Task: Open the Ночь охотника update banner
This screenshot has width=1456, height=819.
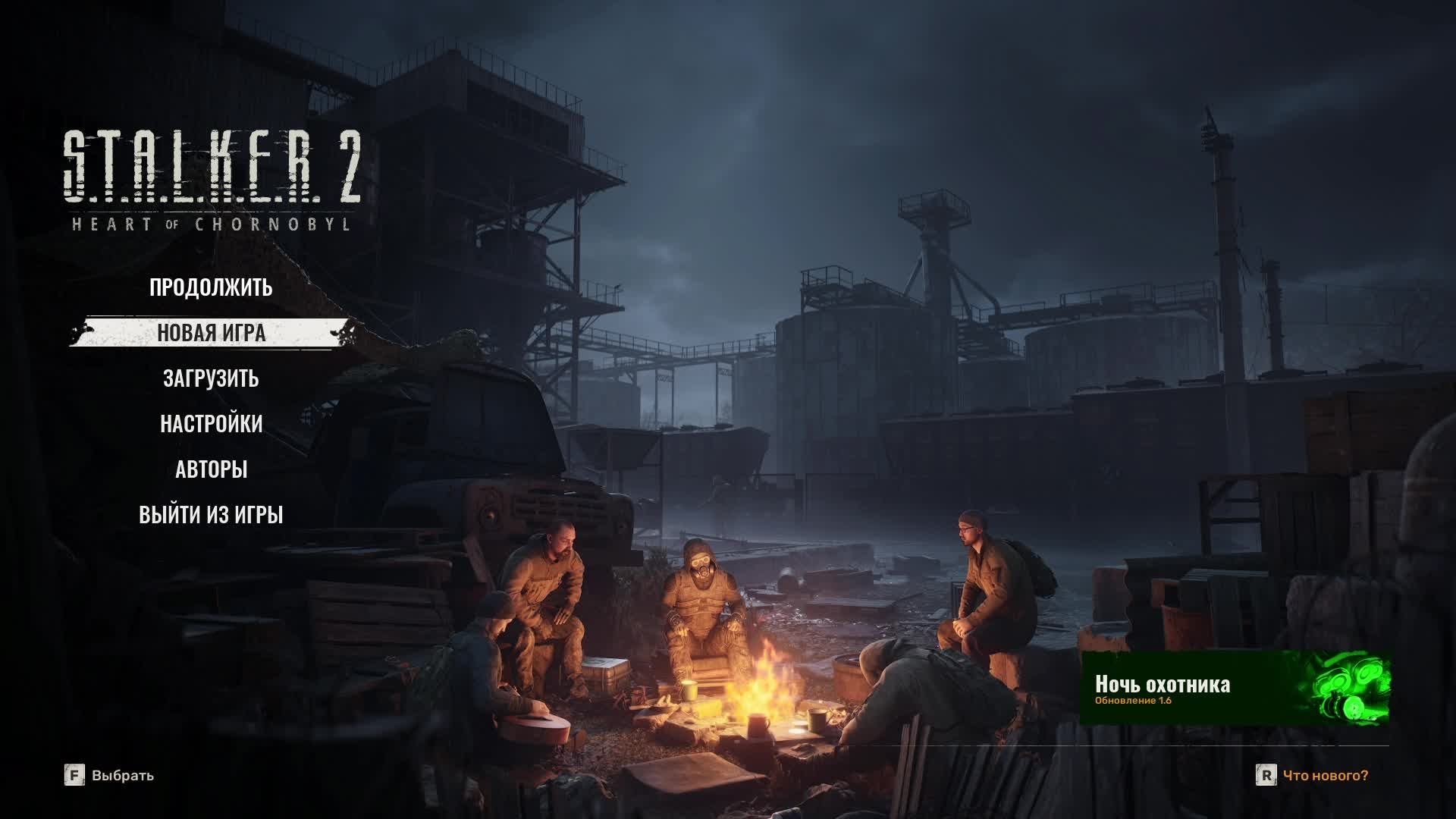Action: [1235, 688]
